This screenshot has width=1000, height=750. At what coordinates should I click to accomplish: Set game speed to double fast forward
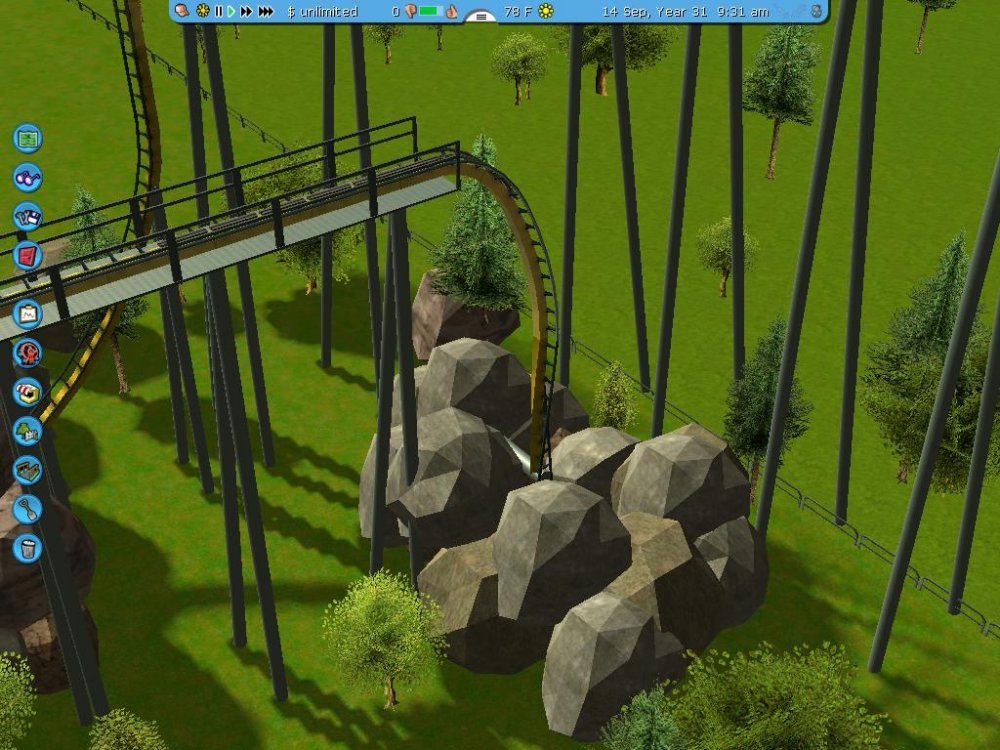coord(246,11)
